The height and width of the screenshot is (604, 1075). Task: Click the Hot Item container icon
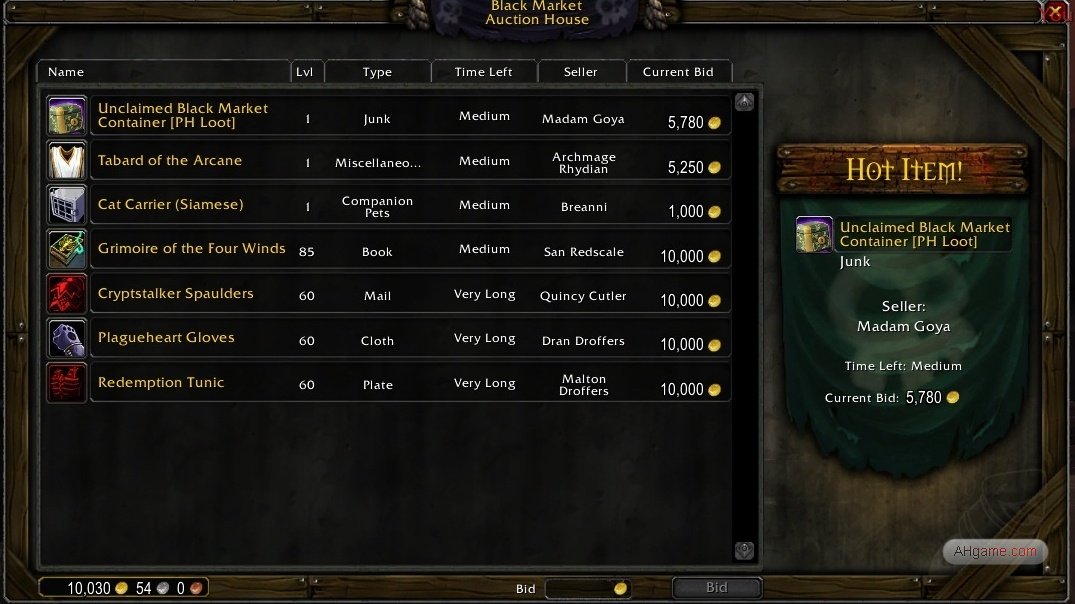[814, 234]
